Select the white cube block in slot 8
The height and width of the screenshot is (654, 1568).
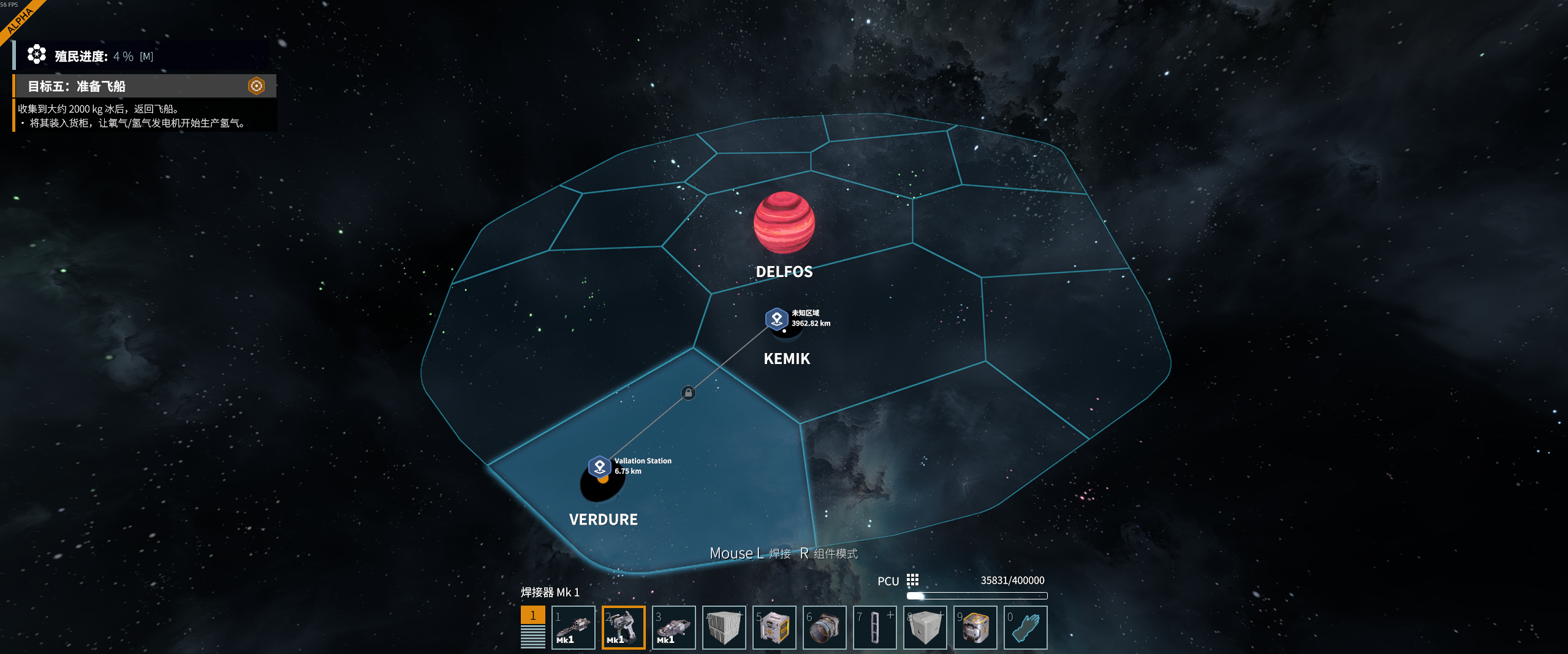coord(925,627)
